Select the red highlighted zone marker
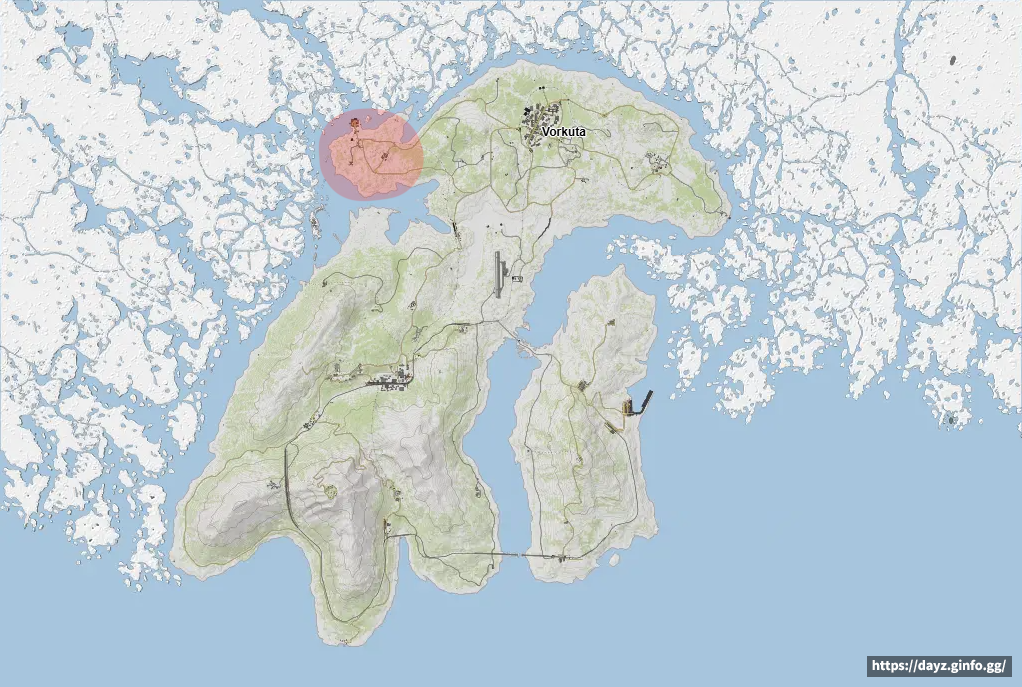1022x687 pixels. [372, 155]
